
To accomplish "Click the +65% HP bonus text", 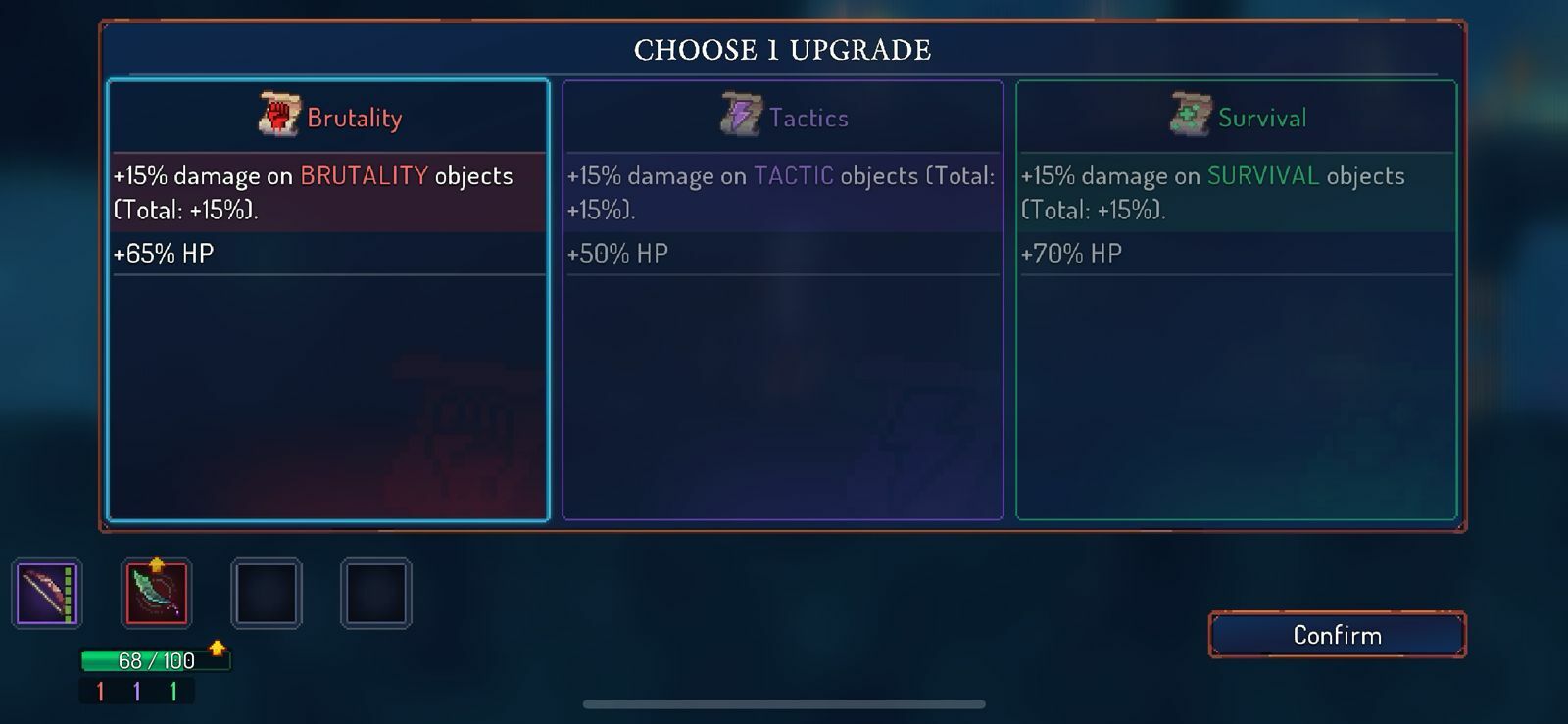I will coord(163,253).
